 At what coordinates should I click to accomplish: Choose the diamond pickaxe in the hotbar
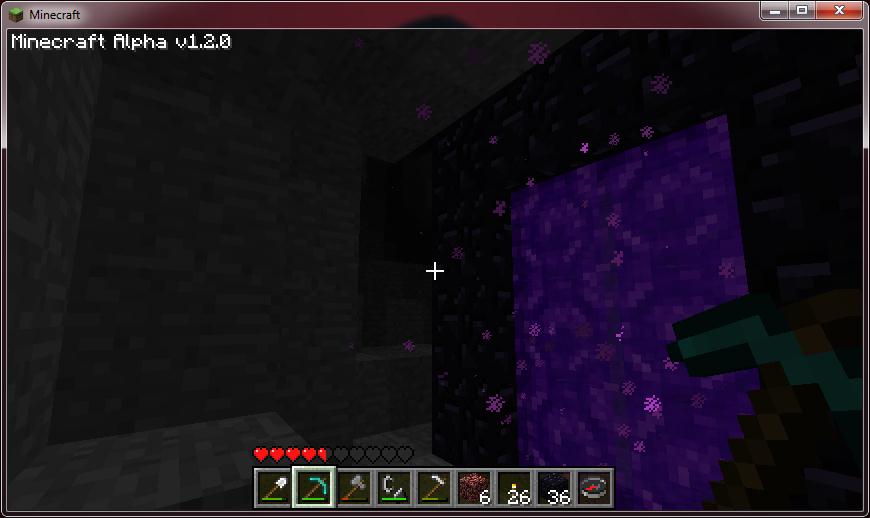pos(313,488)
